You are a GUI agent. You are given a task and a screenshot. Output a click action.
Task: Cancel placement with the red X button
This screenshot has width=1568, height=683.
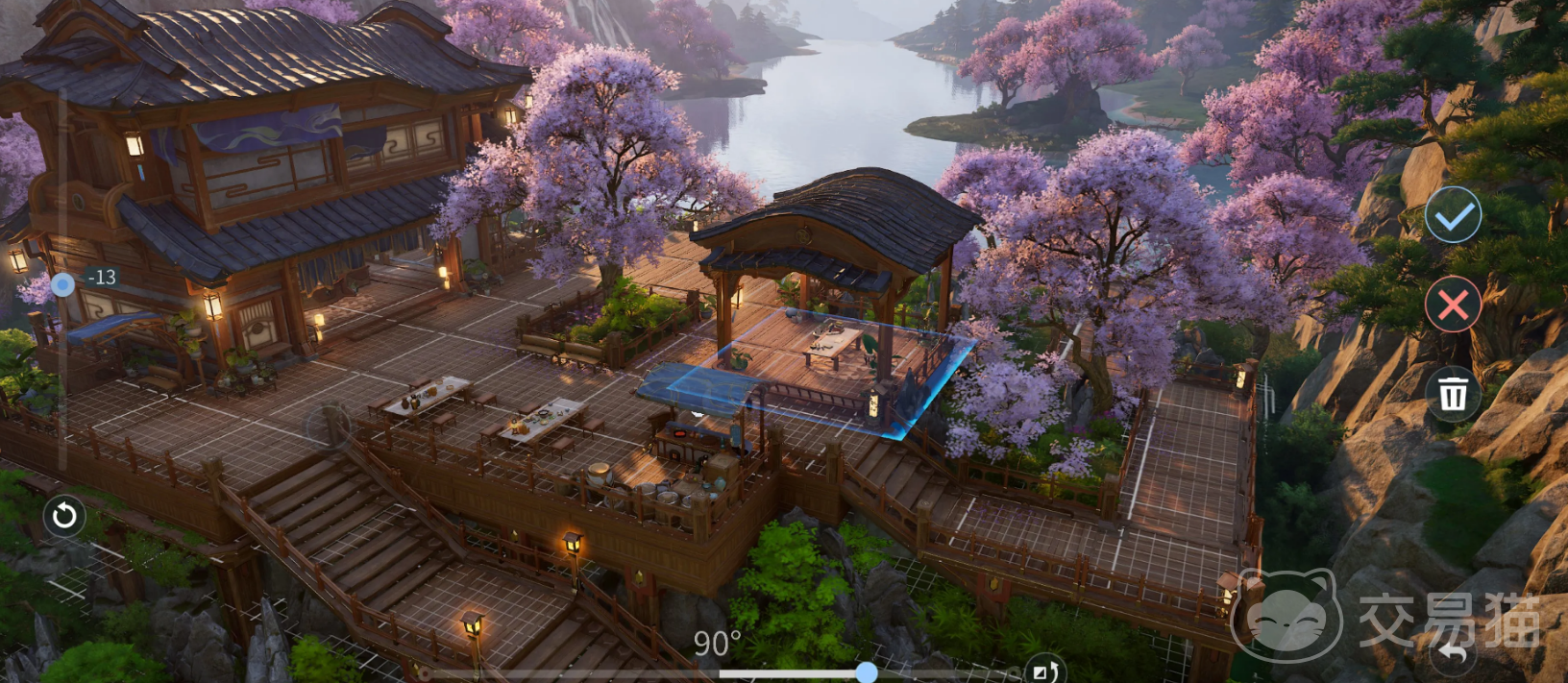tap(1453, 305)
